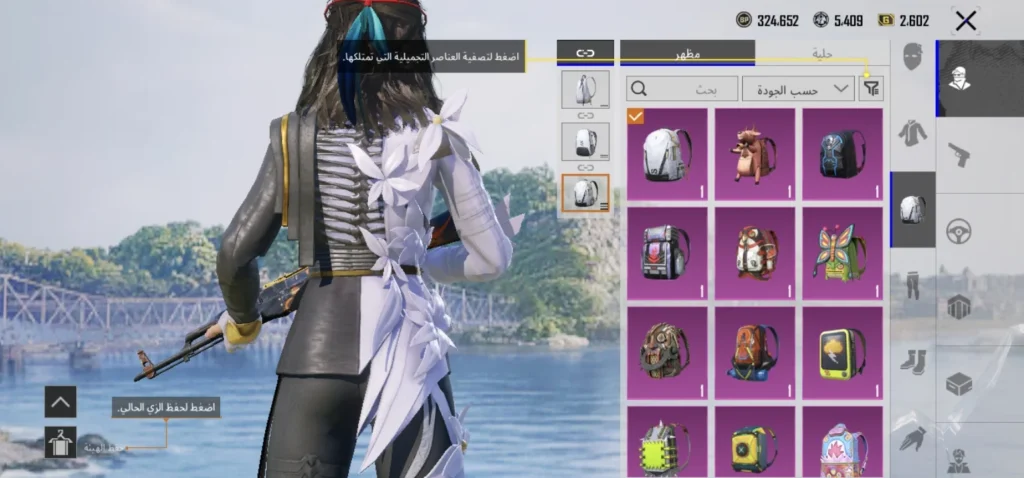
Task: Select the butterfly-winged backpack skin
Action: (x=842, y=253)
